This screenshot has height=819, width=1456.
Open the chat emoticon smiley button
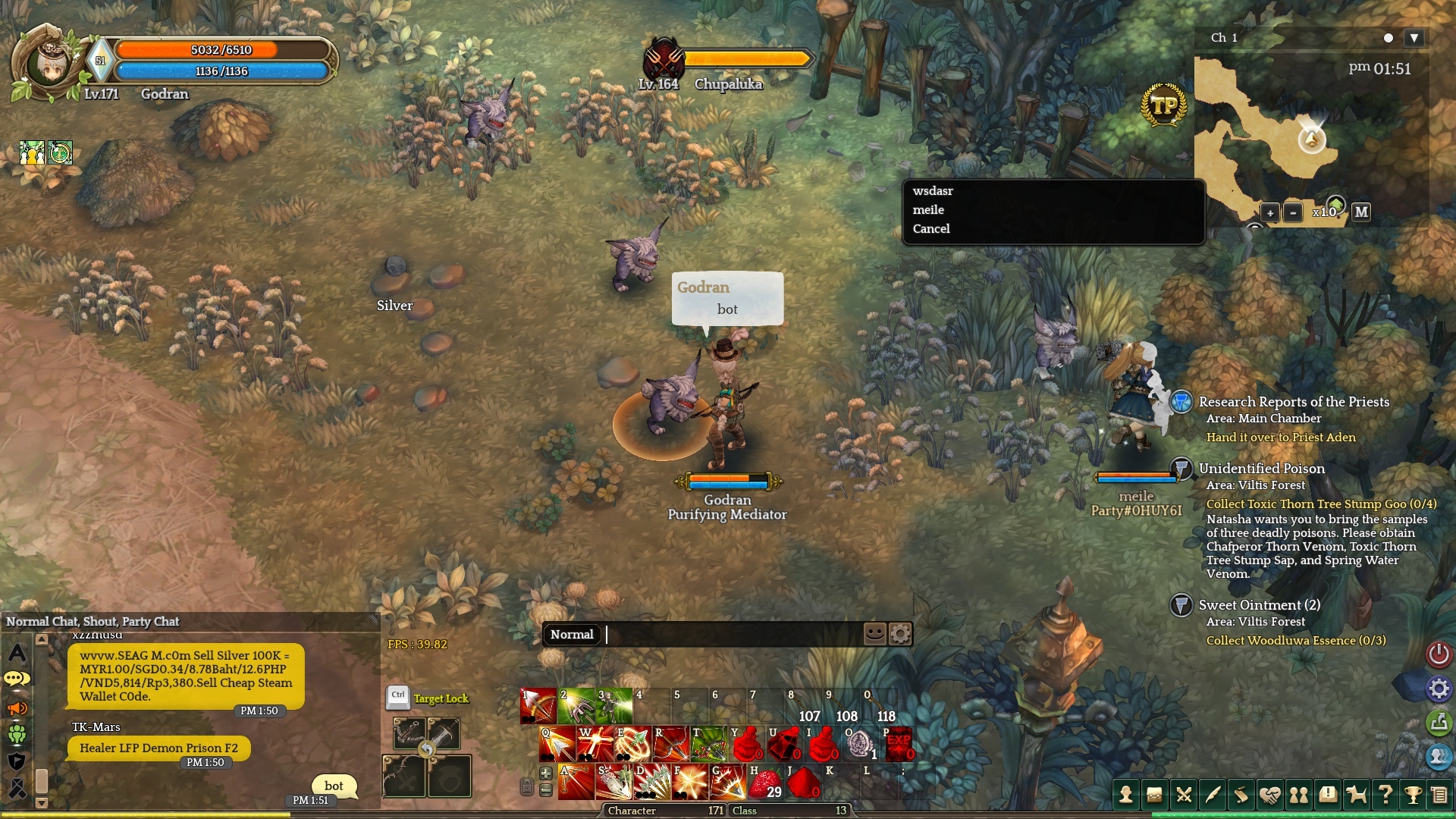874,633
